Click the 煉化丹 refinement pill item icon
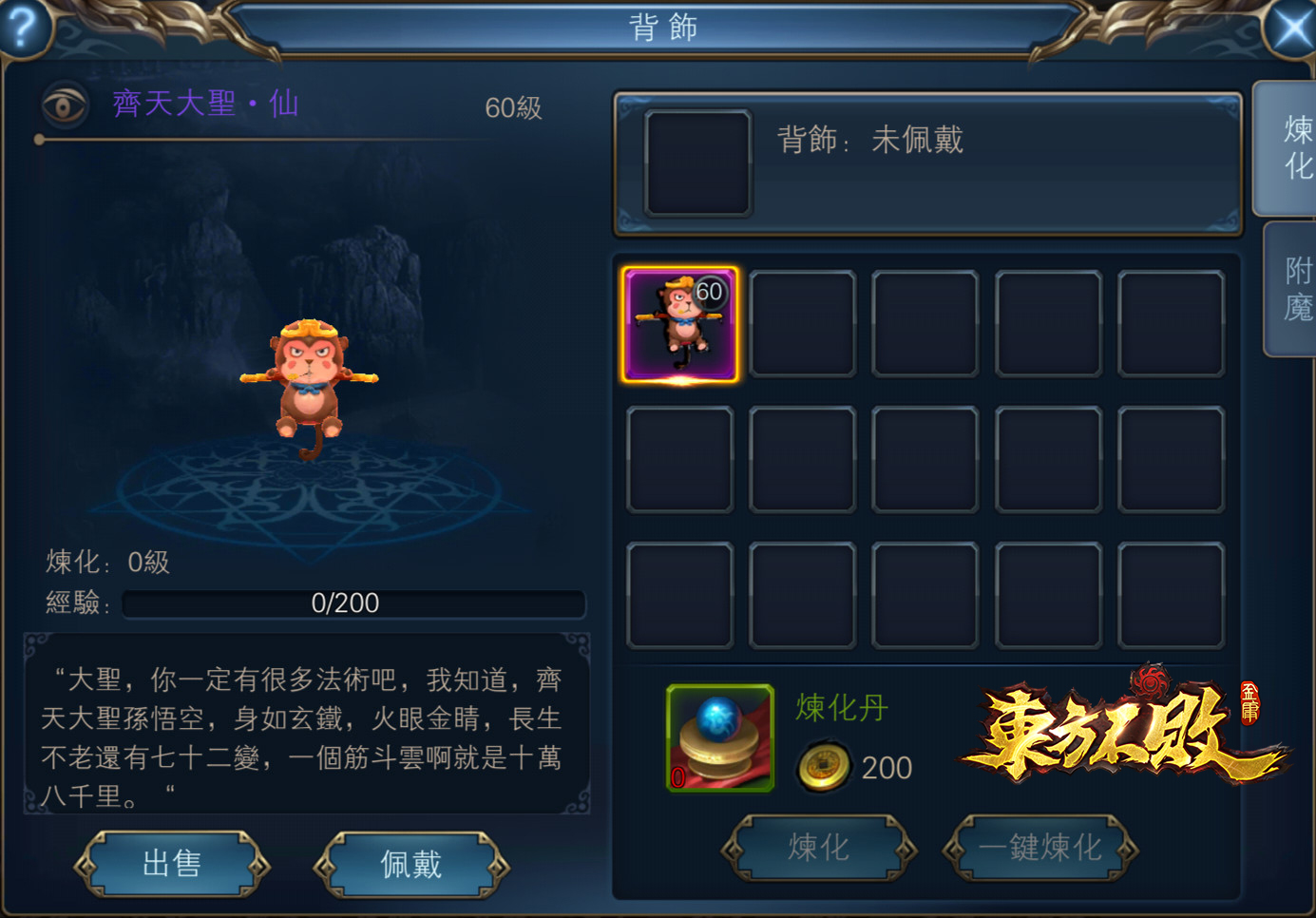The width and height of the screenshot is (1316, 918). 720,736
